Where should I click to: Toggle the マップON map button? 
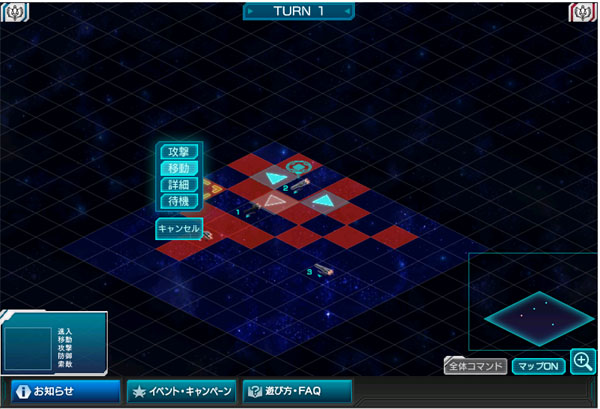[x=539, y=366]
